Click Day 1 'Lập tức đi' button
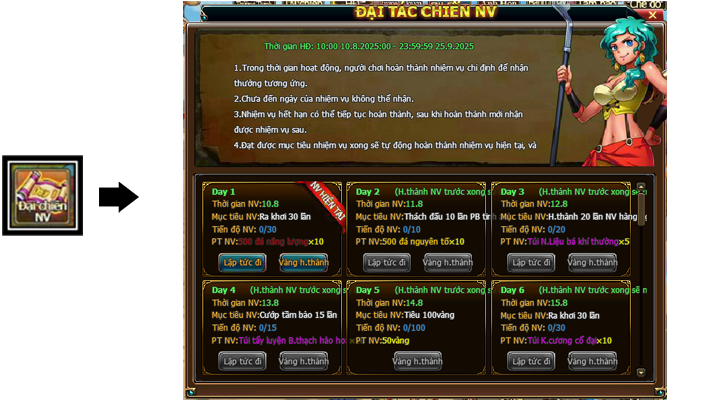Screen dimensions: 705x400 pos(242,262)
